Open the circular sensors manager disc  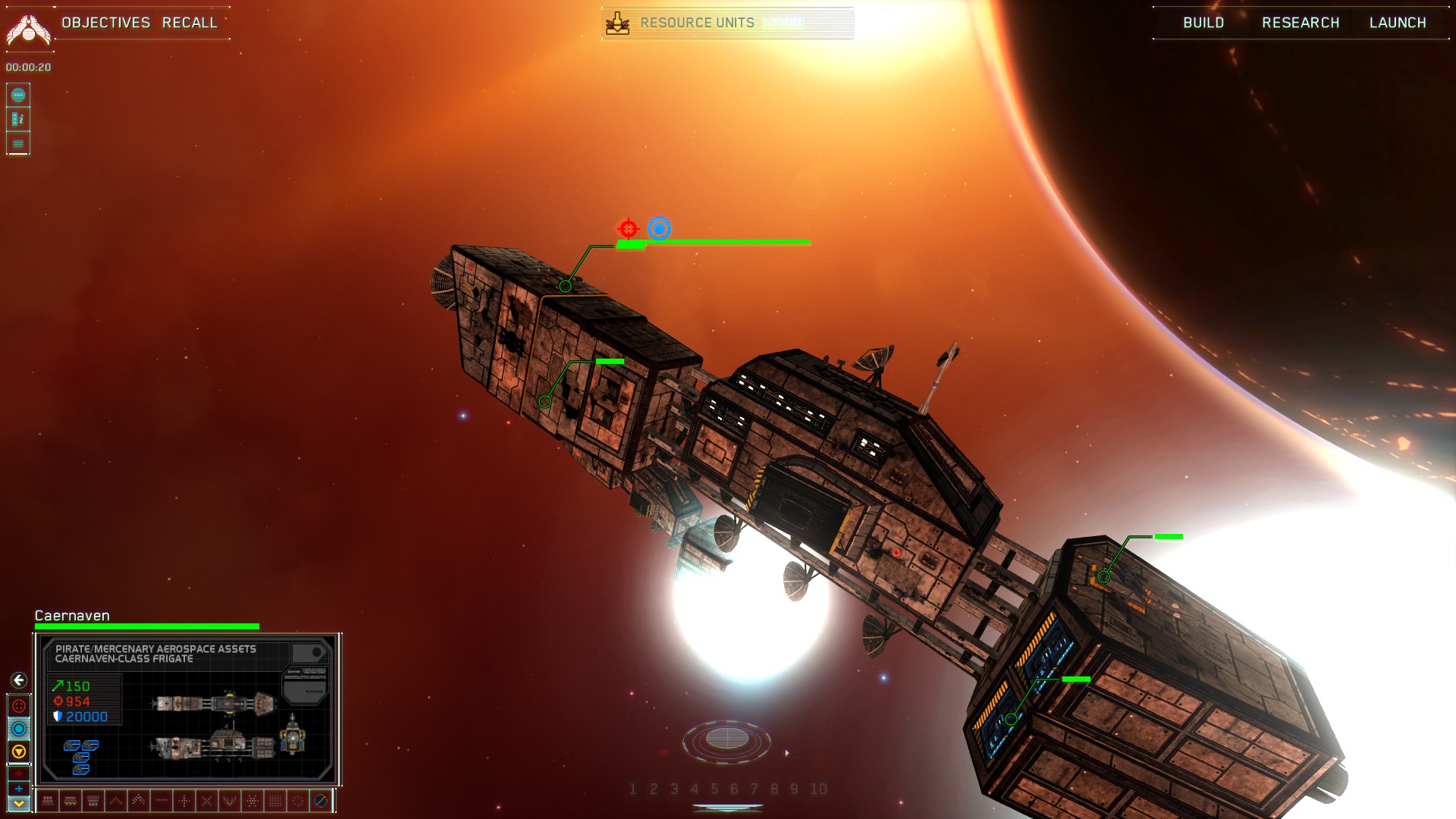click(x=726, y=739)
